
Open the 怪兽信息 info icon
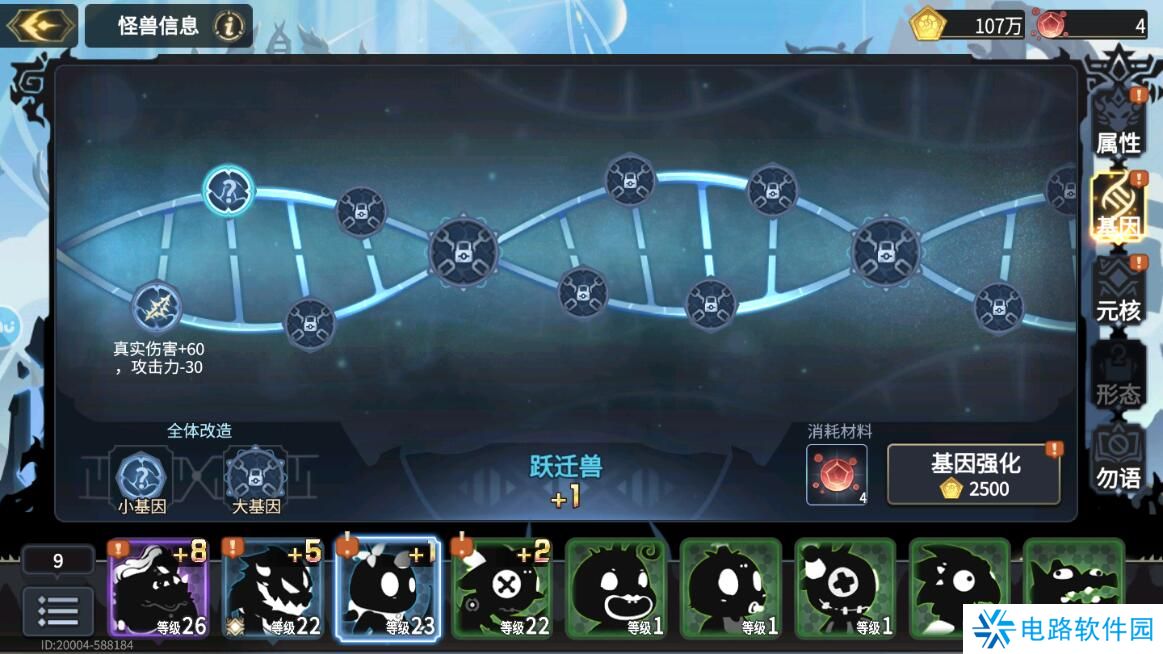point(229,26)
